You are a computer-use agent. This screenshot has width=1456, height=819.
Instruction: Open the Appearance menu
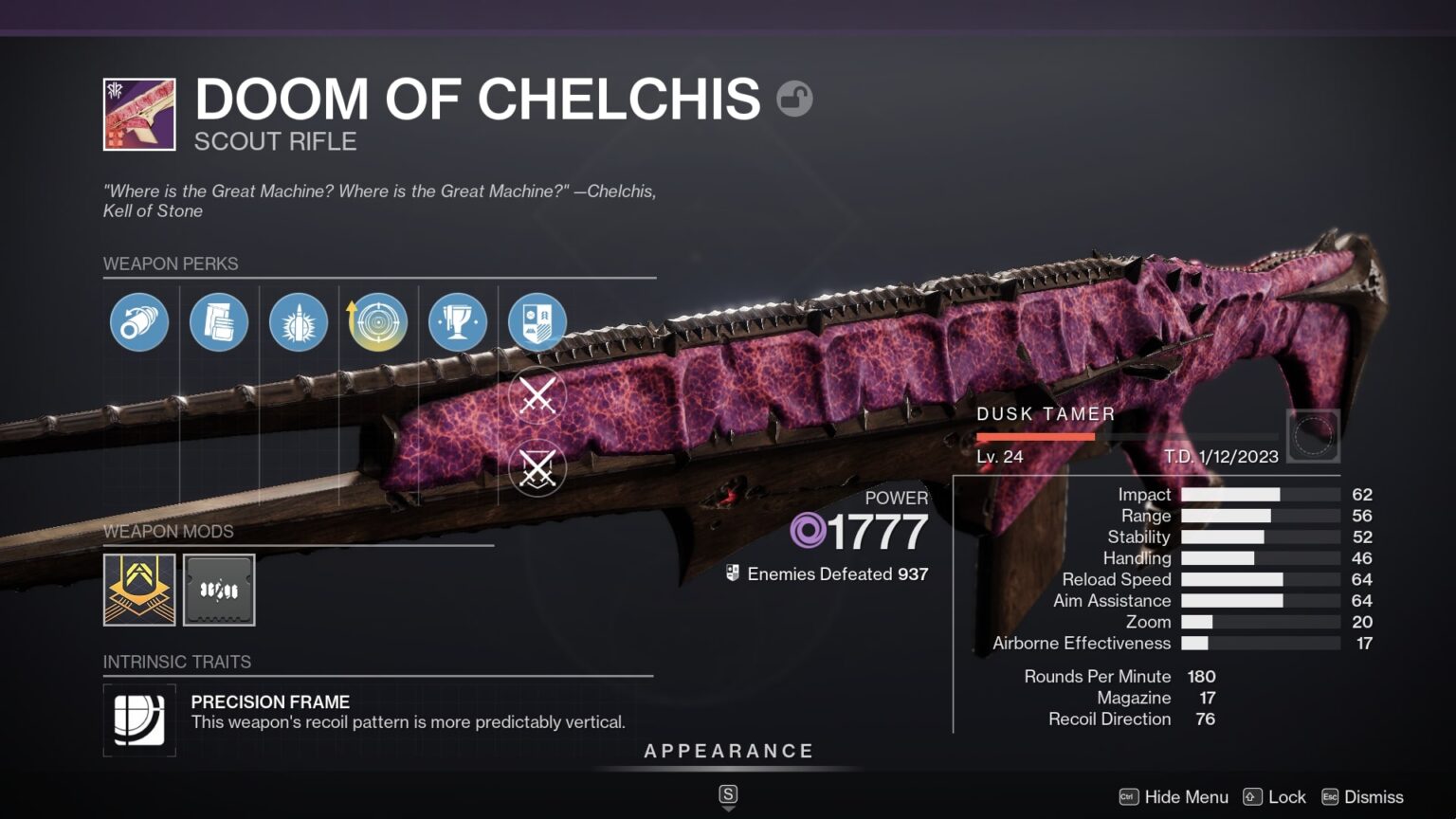click(x=729, y=751)
